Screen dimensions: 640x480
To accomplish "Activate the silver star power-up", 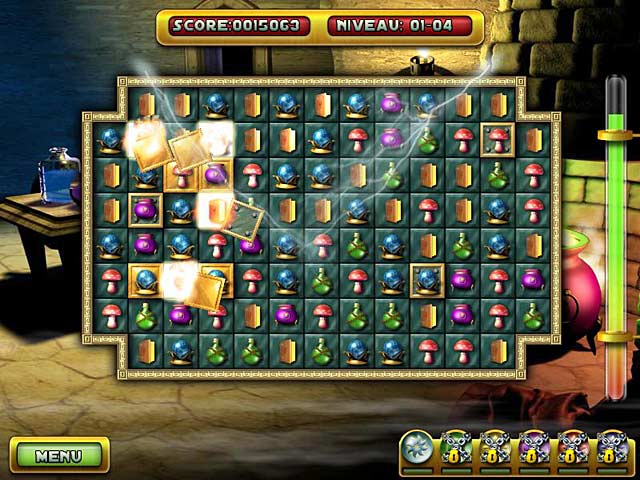I will 416,446.
